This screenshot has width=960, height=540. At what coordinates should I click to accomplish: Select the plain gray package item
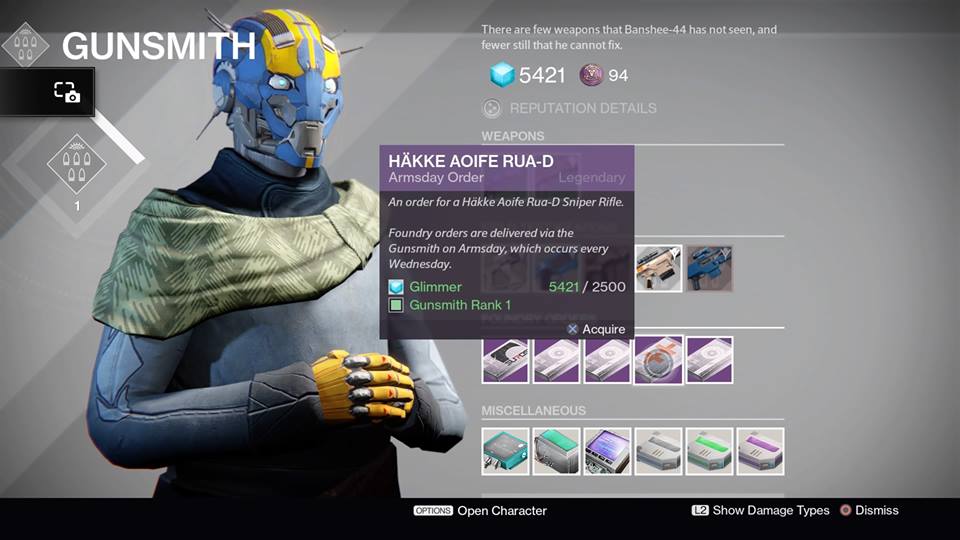coord(658,451)
